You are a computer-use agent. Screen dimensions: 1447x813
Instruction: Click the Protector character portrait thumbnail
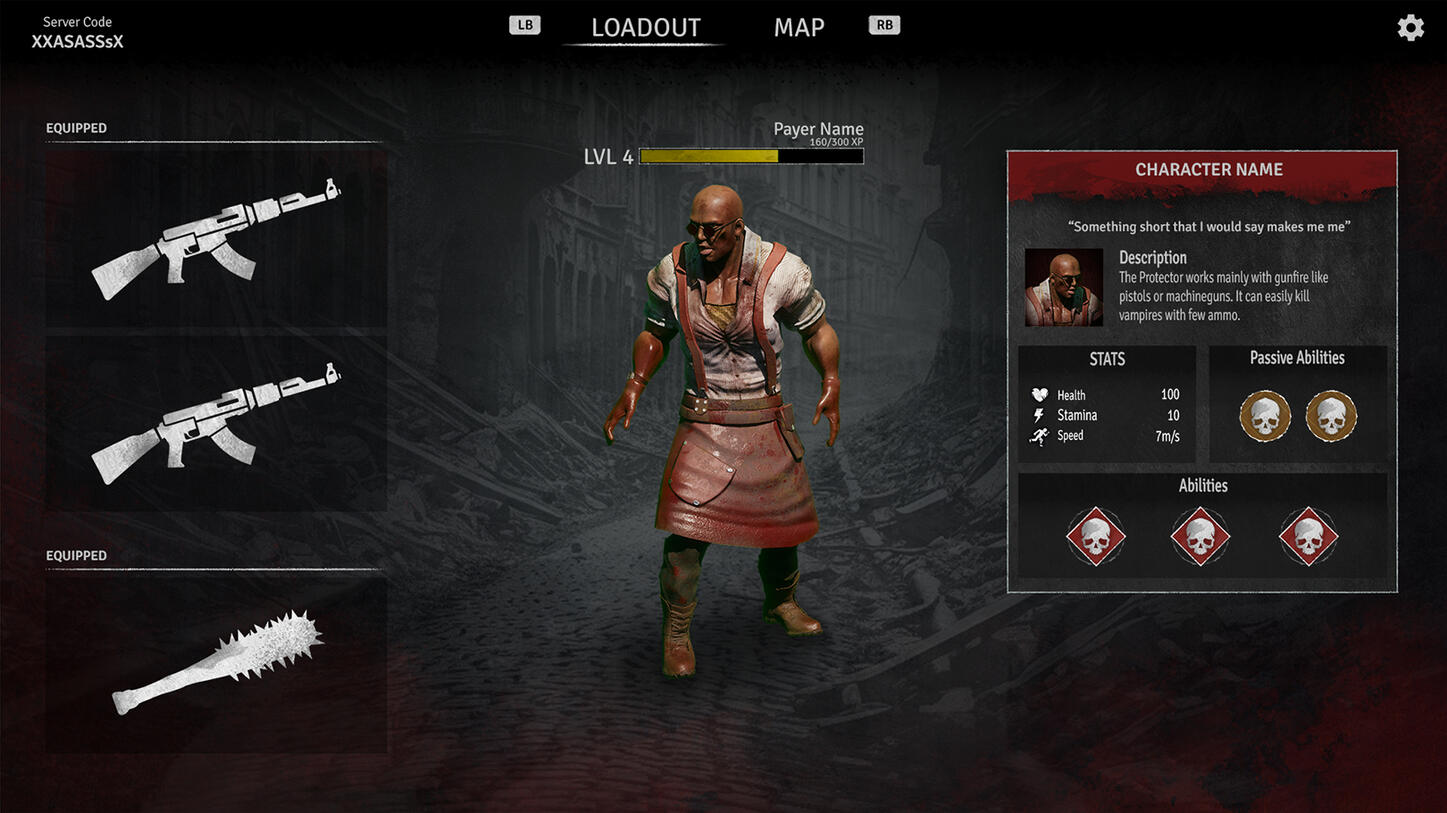[1063, 288]
